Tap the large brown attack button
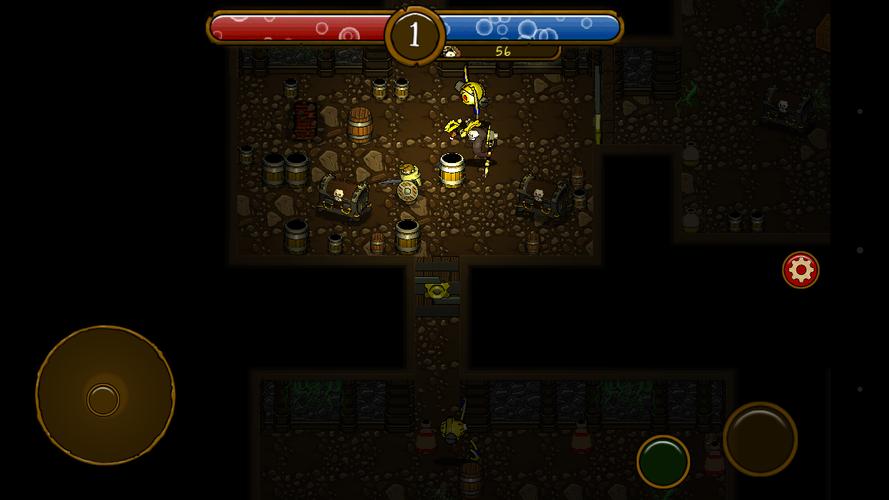889x500 pixels. click(x=760, y=438)
